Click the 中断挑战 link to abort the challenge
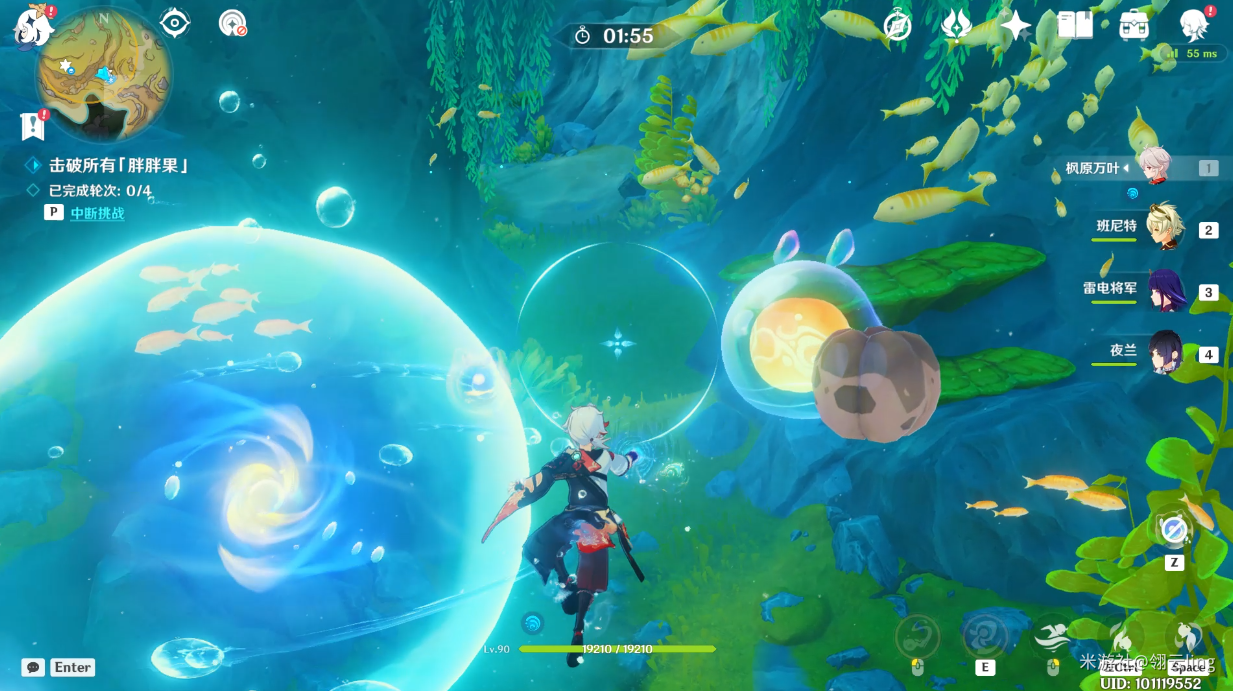Viewport: 1233px width, 691px height. [97, 213]
